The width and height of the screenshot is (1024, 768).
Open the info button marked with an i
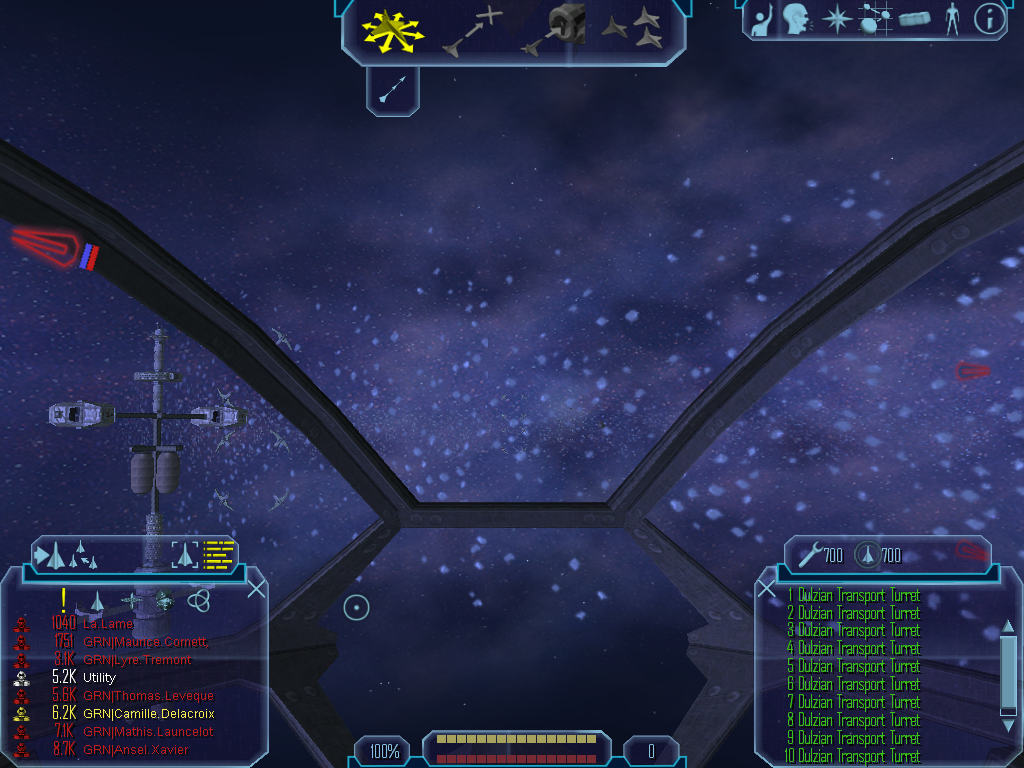989,19
